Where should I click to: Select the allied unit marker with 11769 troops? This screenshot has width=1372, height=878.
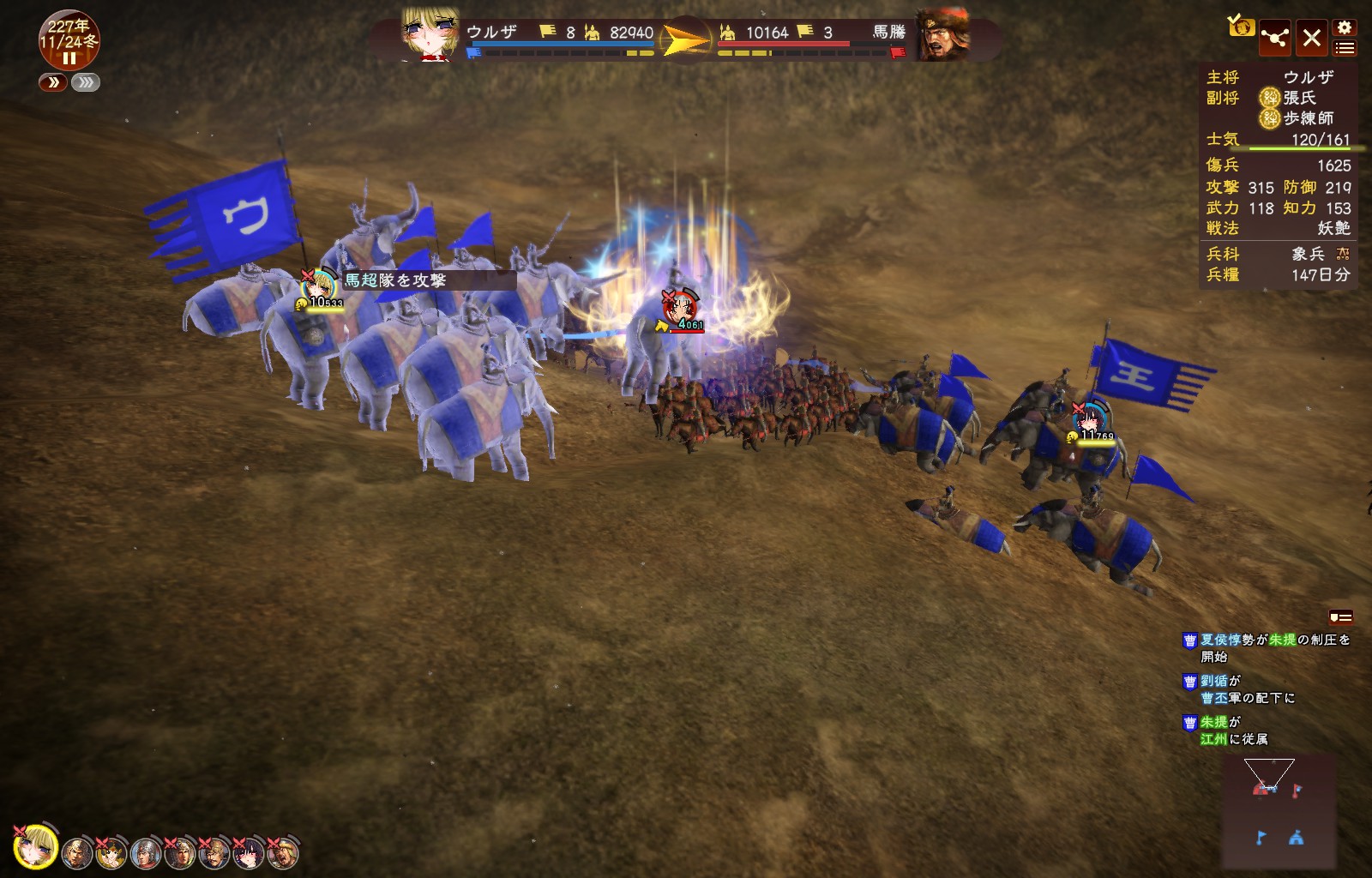coord(1090,419)
